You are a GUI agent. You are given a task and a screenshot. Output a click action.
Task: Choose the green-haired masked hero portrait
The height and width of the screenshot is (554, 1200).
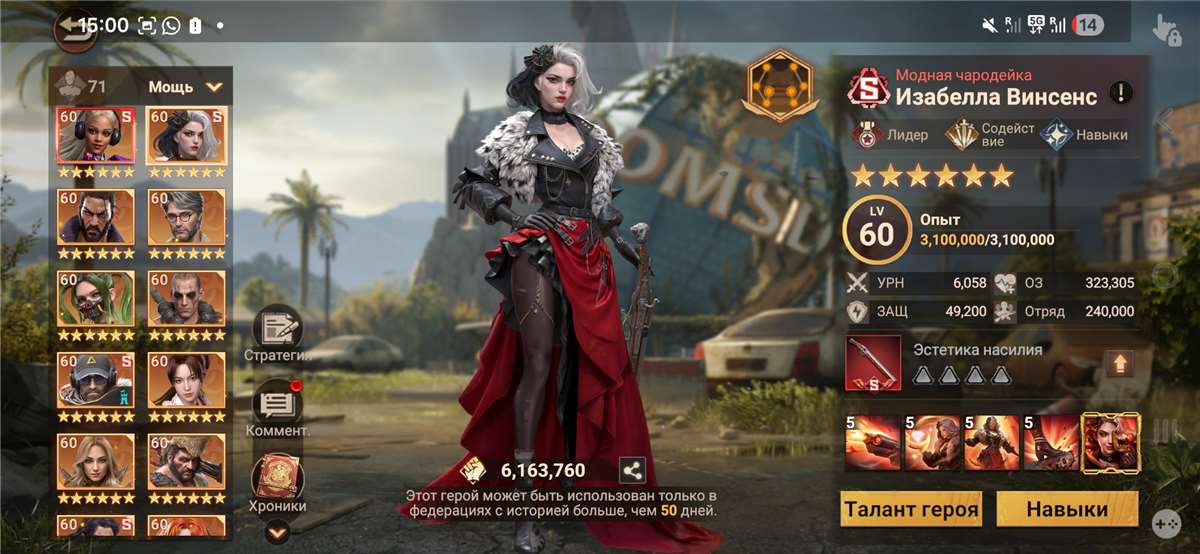tap(96, 299)
